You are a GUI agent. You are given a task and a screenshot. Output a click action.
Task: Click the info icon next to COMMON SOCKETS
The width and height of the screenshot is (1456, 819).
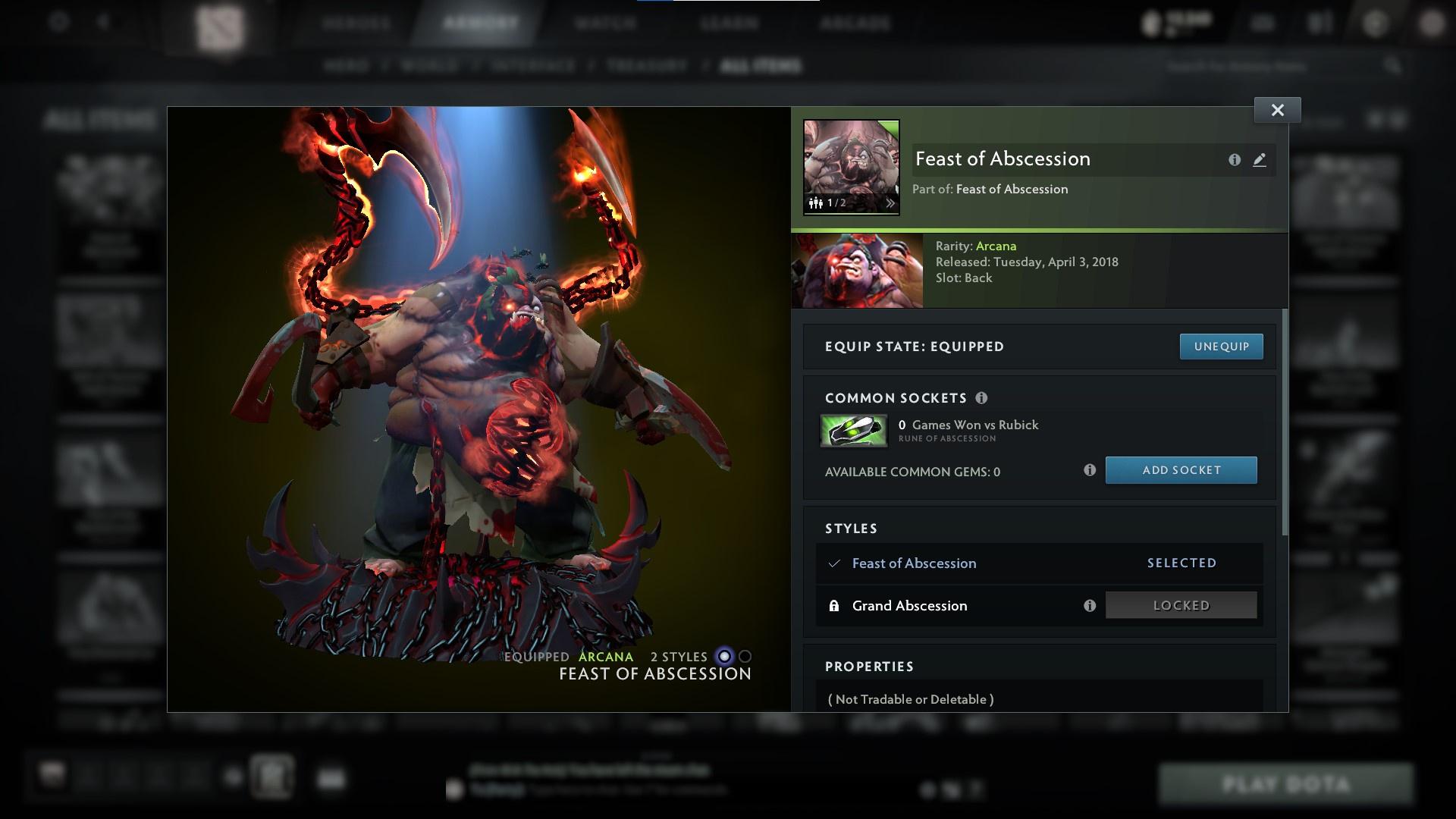pyautogui.click(x=983, y=397)
